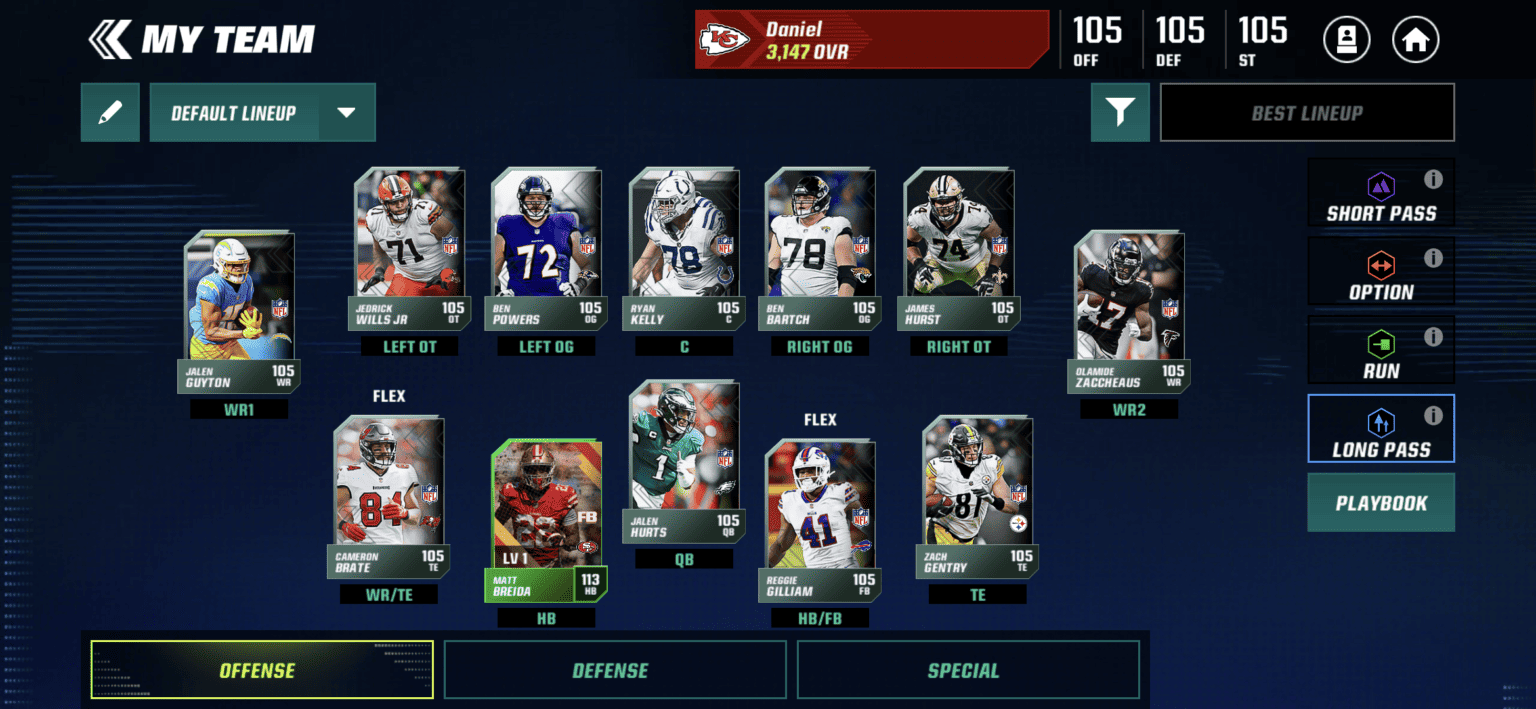Switch to the Defense tab
This screenshot has height=709, width=1536.
tap(610, 670)
